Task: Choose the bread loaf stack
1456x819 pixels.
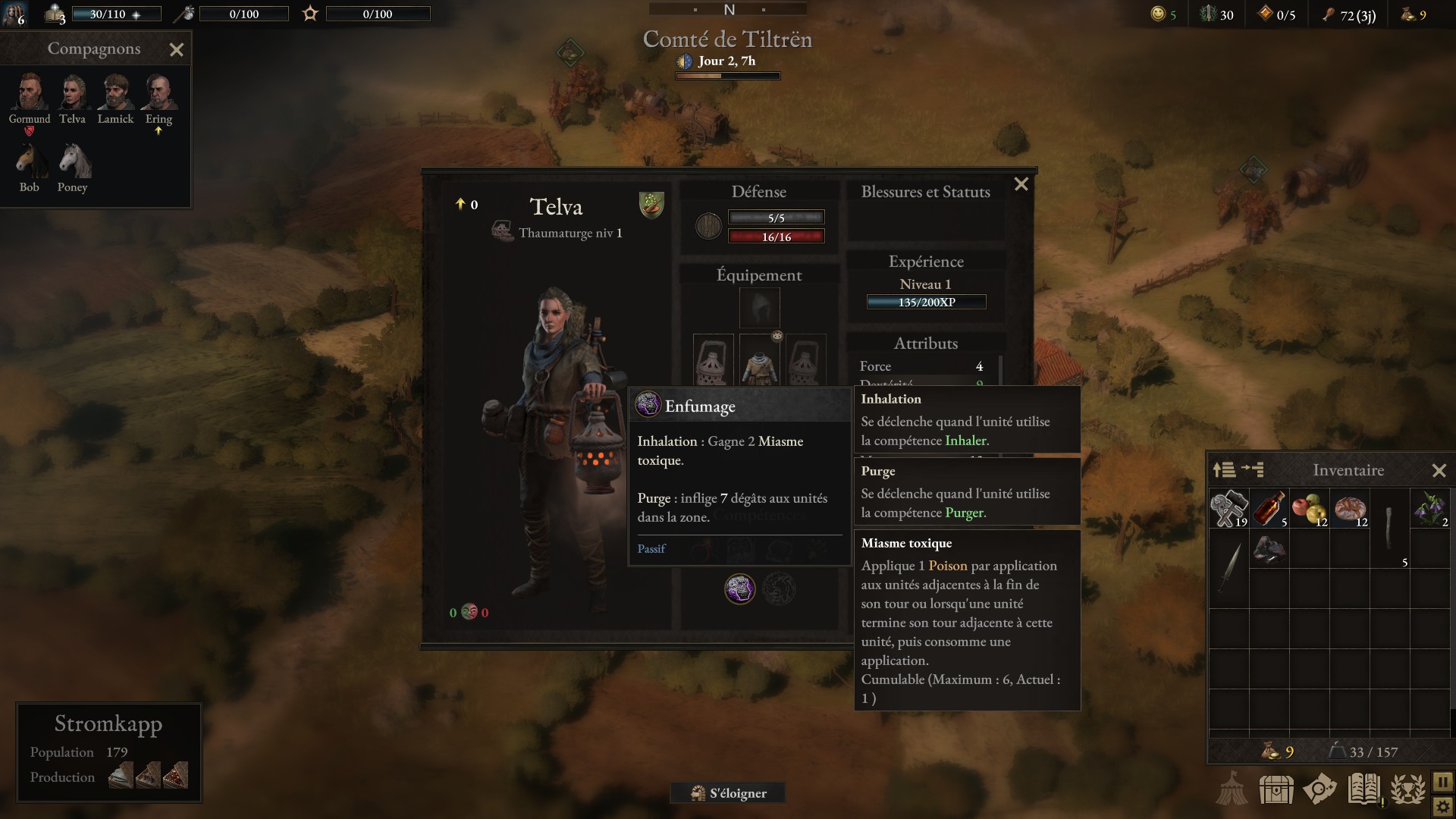Action: tap(1350, 508)
